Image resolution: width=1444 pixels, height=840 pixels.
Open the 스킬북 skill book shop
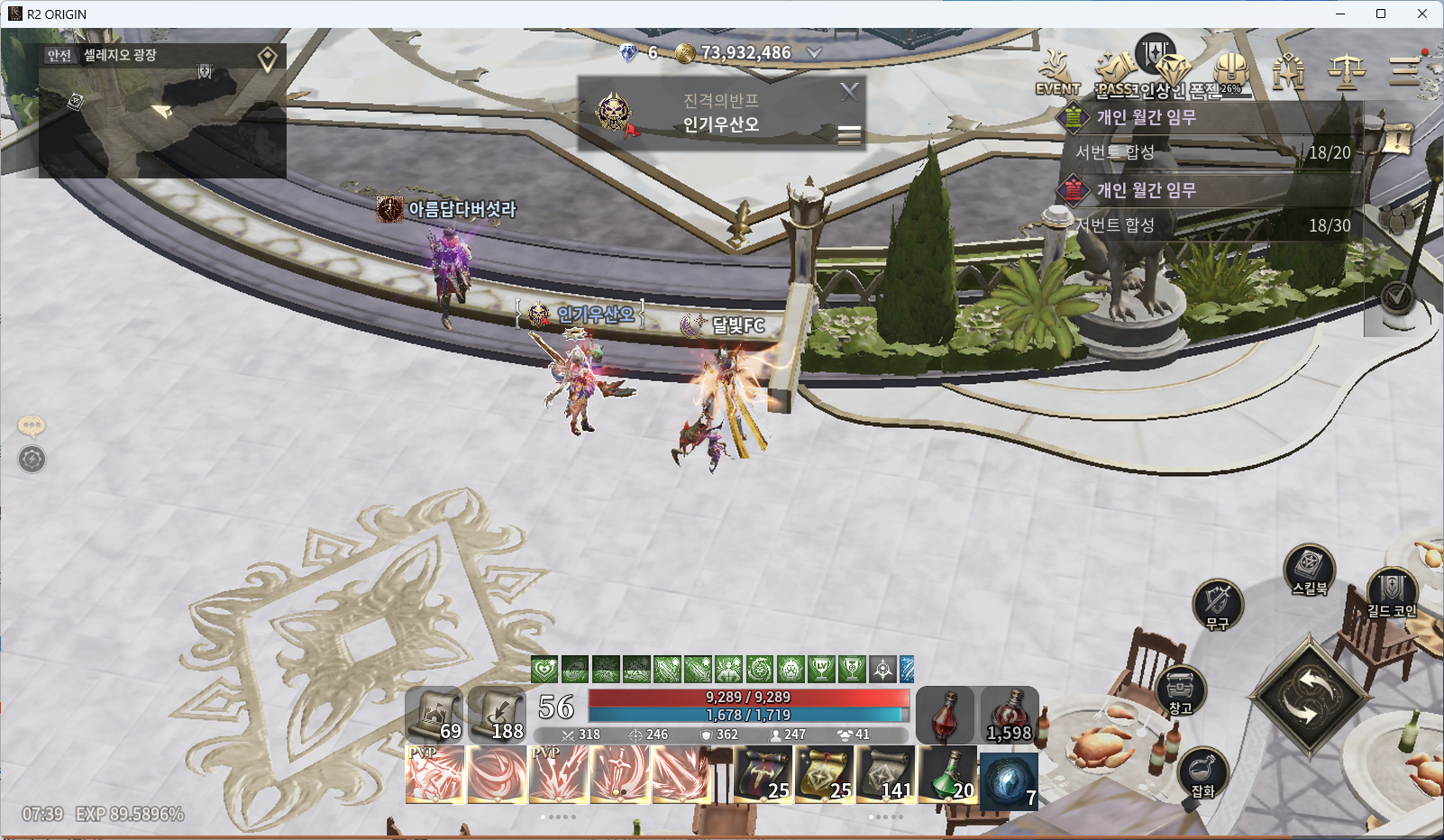pos(1309,569)
